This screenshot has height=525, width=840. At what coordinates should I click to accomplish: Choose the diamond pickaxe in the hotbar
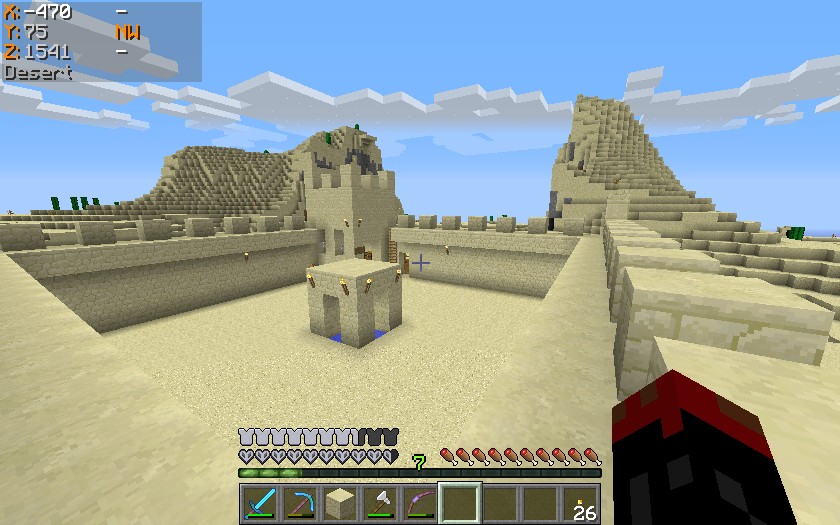(300, 503)
